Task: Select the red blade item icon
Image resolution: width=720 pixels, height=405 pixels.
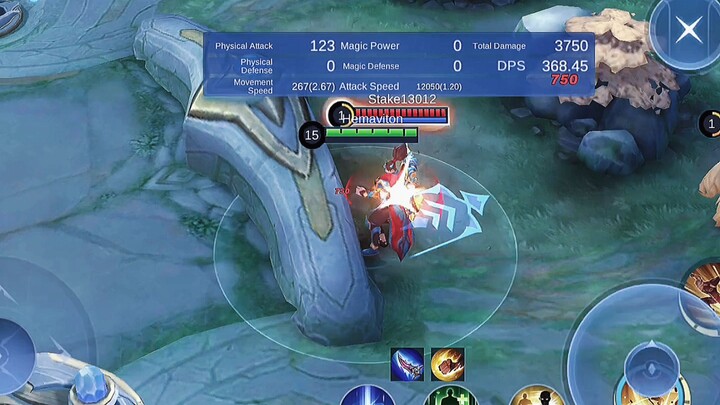Action: [x=407, y=364]
